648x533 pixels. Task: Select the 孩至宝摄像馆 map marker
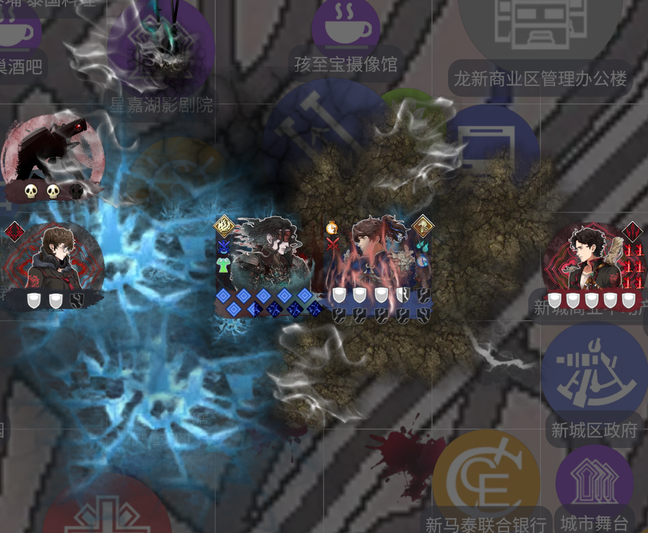tap(346, 27)
